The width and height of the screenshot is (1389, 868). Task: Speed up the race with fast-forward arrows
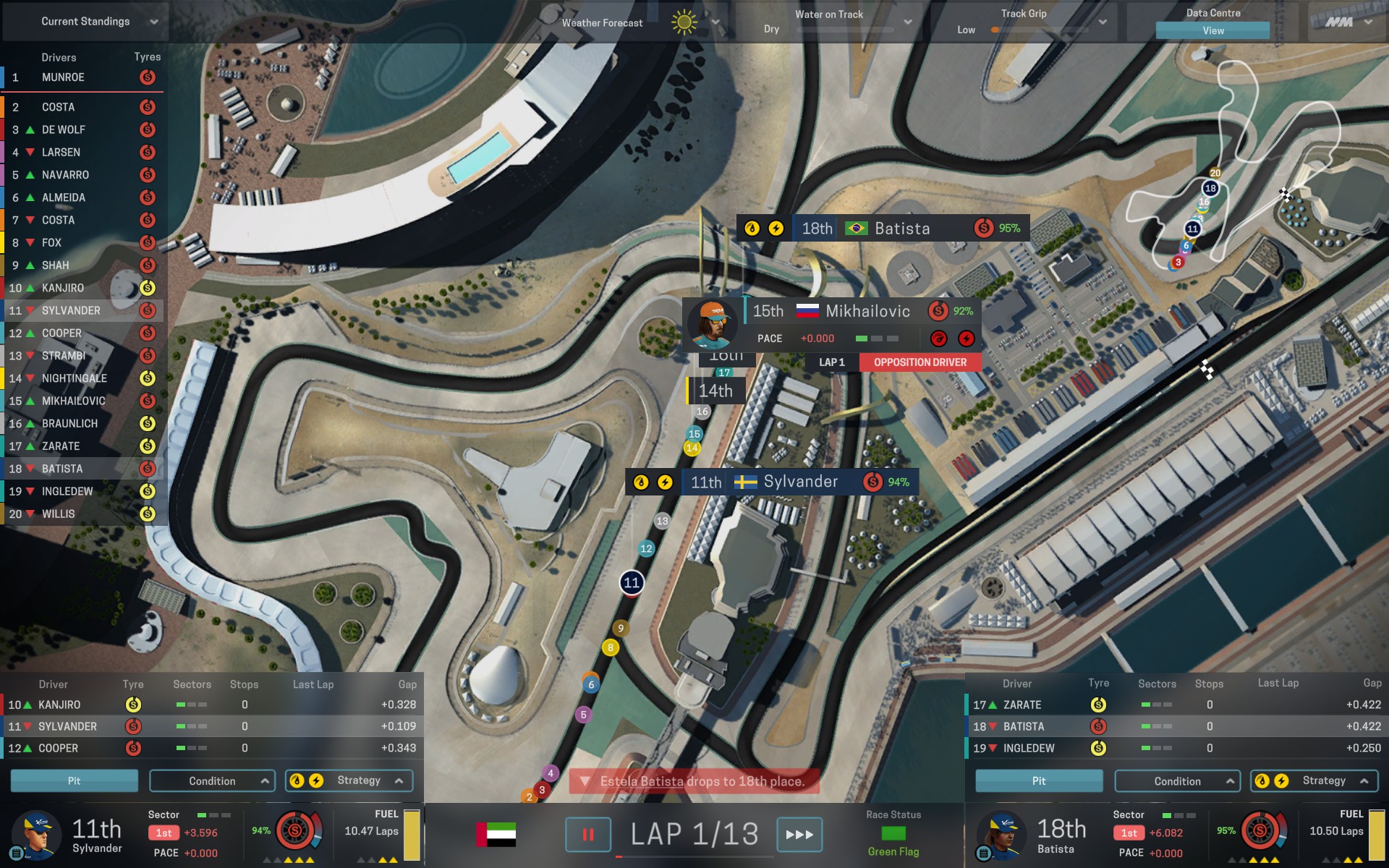click(799, 835)
